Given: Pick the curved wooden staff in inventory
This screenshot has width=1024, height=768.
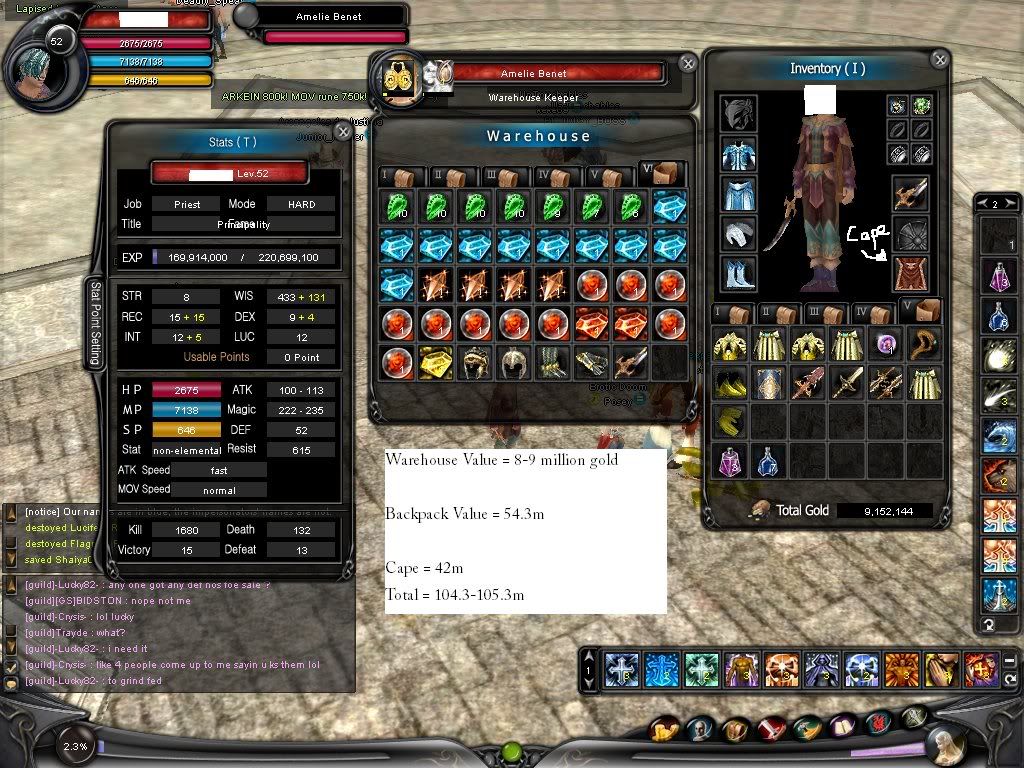Looking at the screenshot, I should tap(924, 345).
